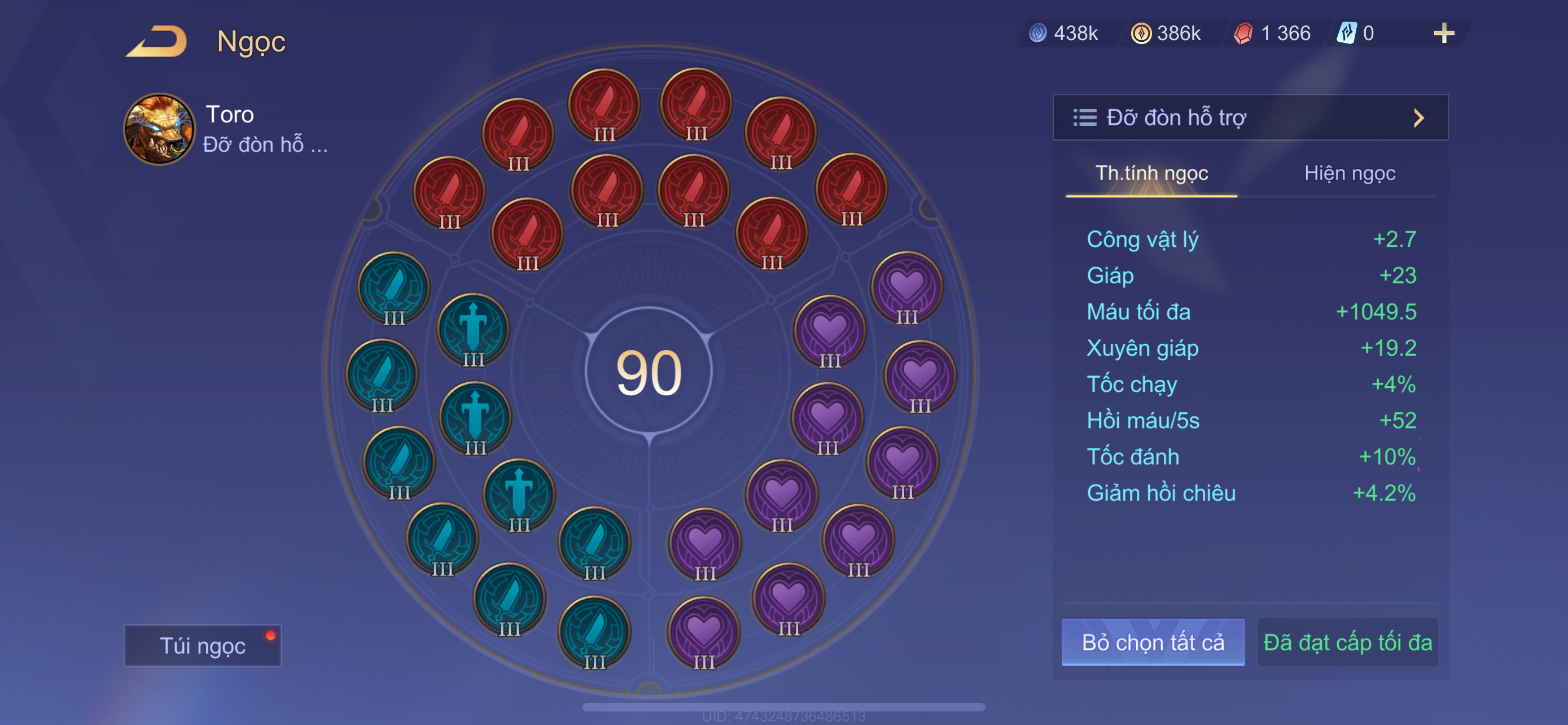Tap the plus icon to add currency
Image resolution: width=1568 pixels, height=725 pixels.
[x=1443, y=33]
